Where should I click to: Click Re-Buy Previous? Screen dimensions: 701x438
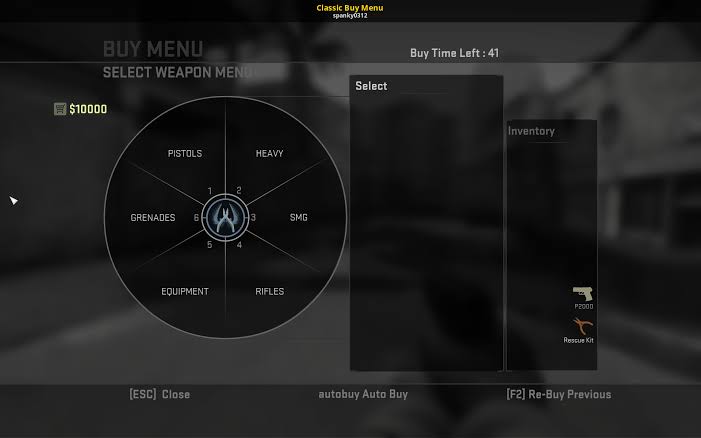tap(558, 395)
